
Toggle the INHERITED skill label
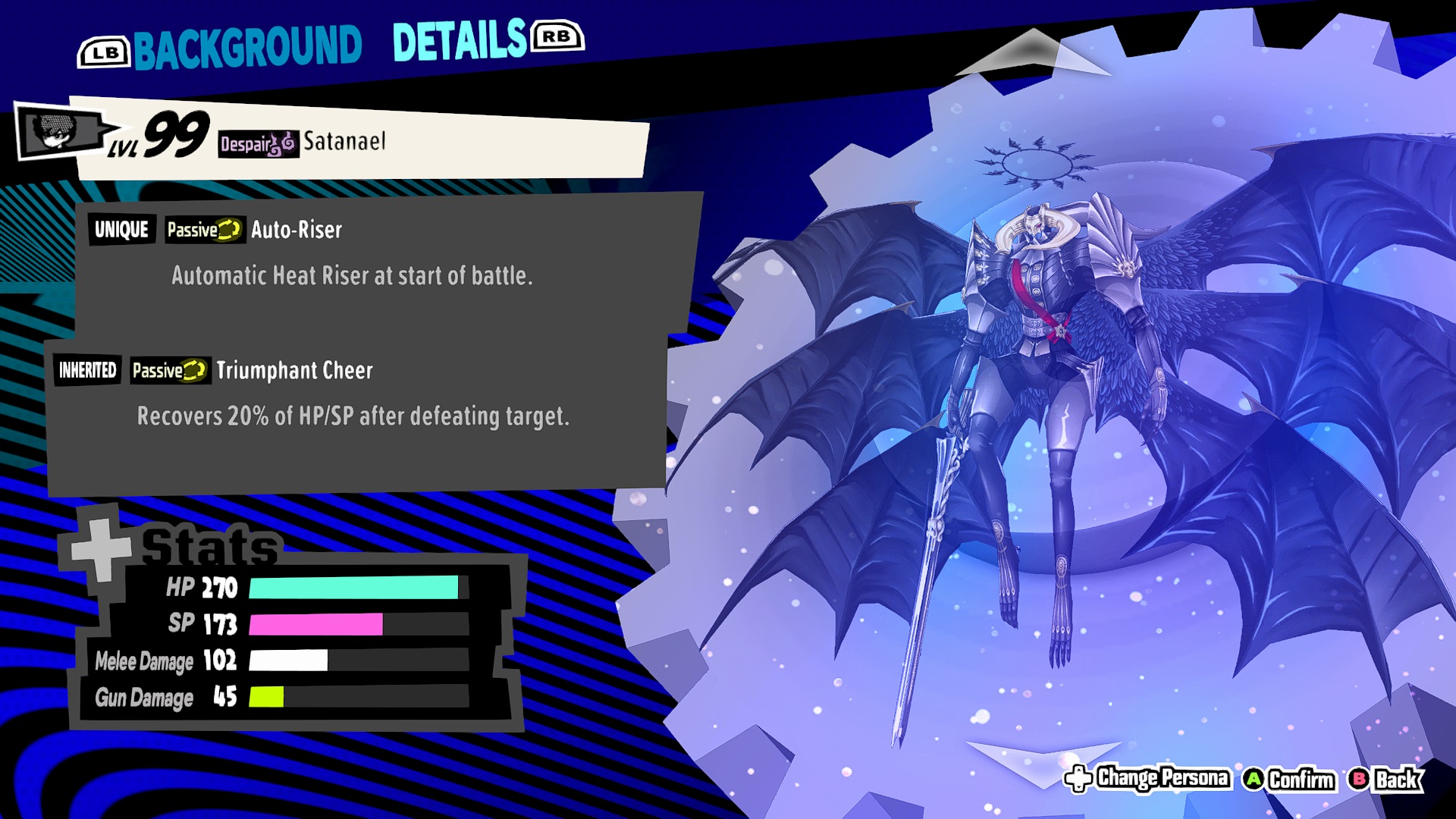pos(86,370)
